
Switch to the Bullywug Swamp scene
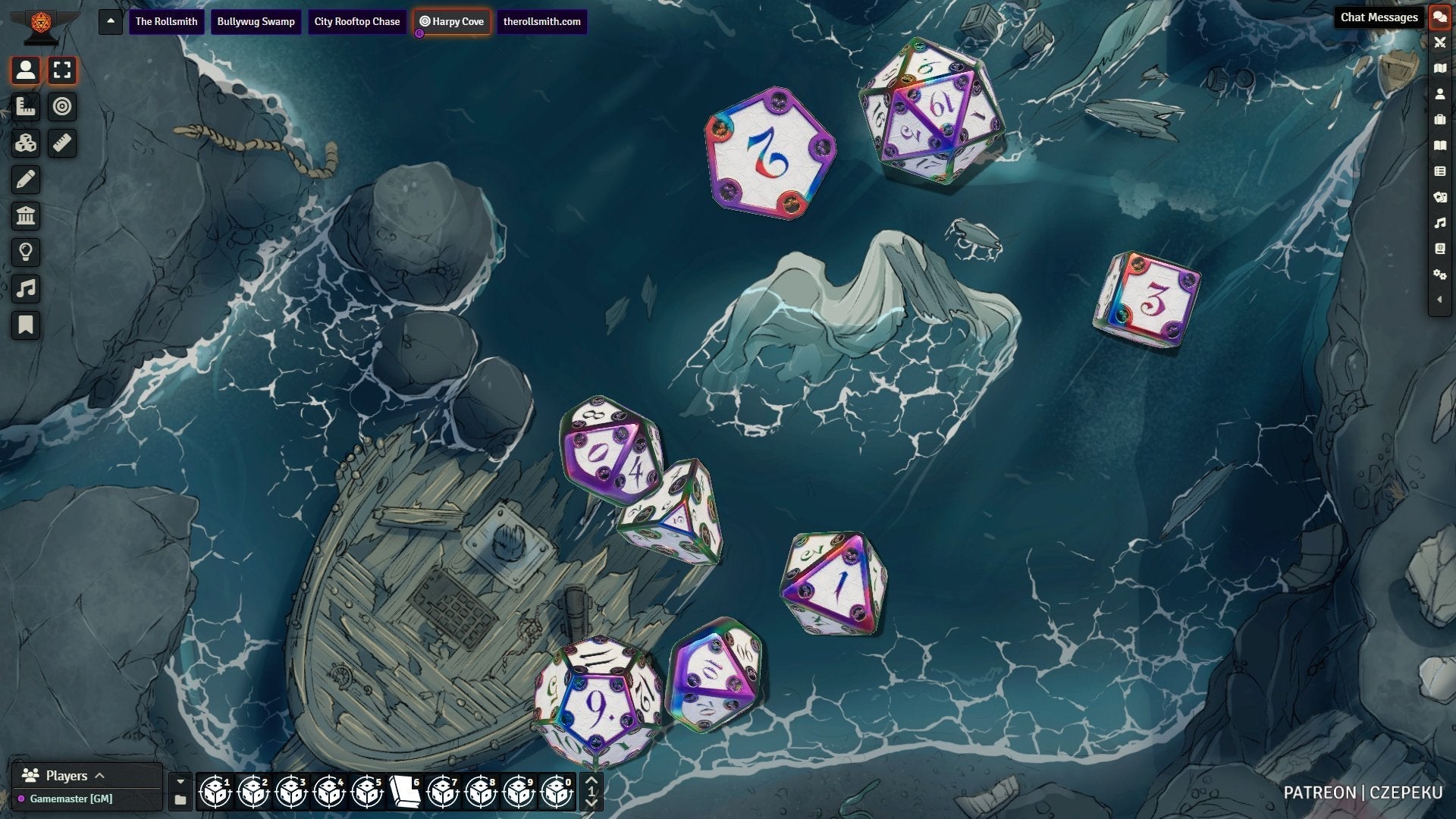256,21
